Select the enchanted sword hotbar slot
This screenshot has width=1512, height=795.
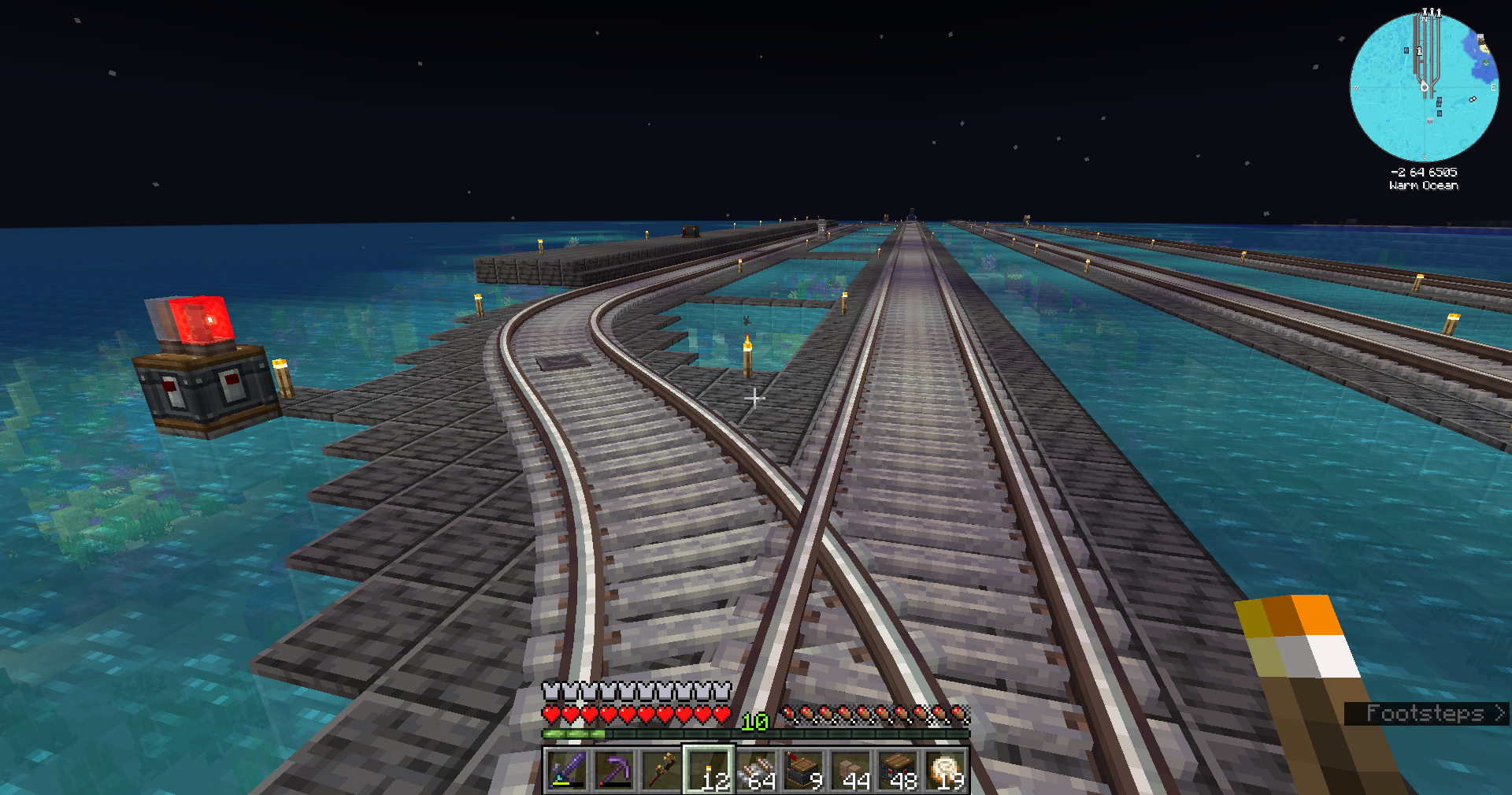click(567, 770)
